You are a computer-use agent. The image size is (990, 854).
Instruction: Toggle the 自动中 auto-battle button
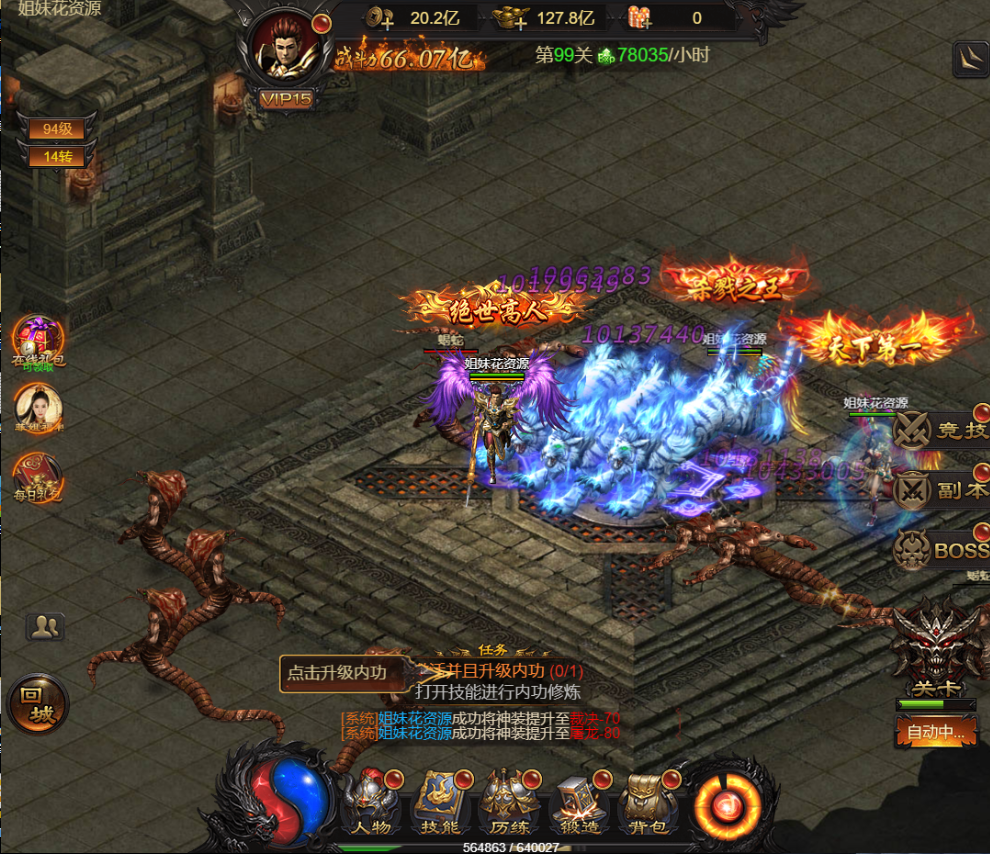pos(935,732)
